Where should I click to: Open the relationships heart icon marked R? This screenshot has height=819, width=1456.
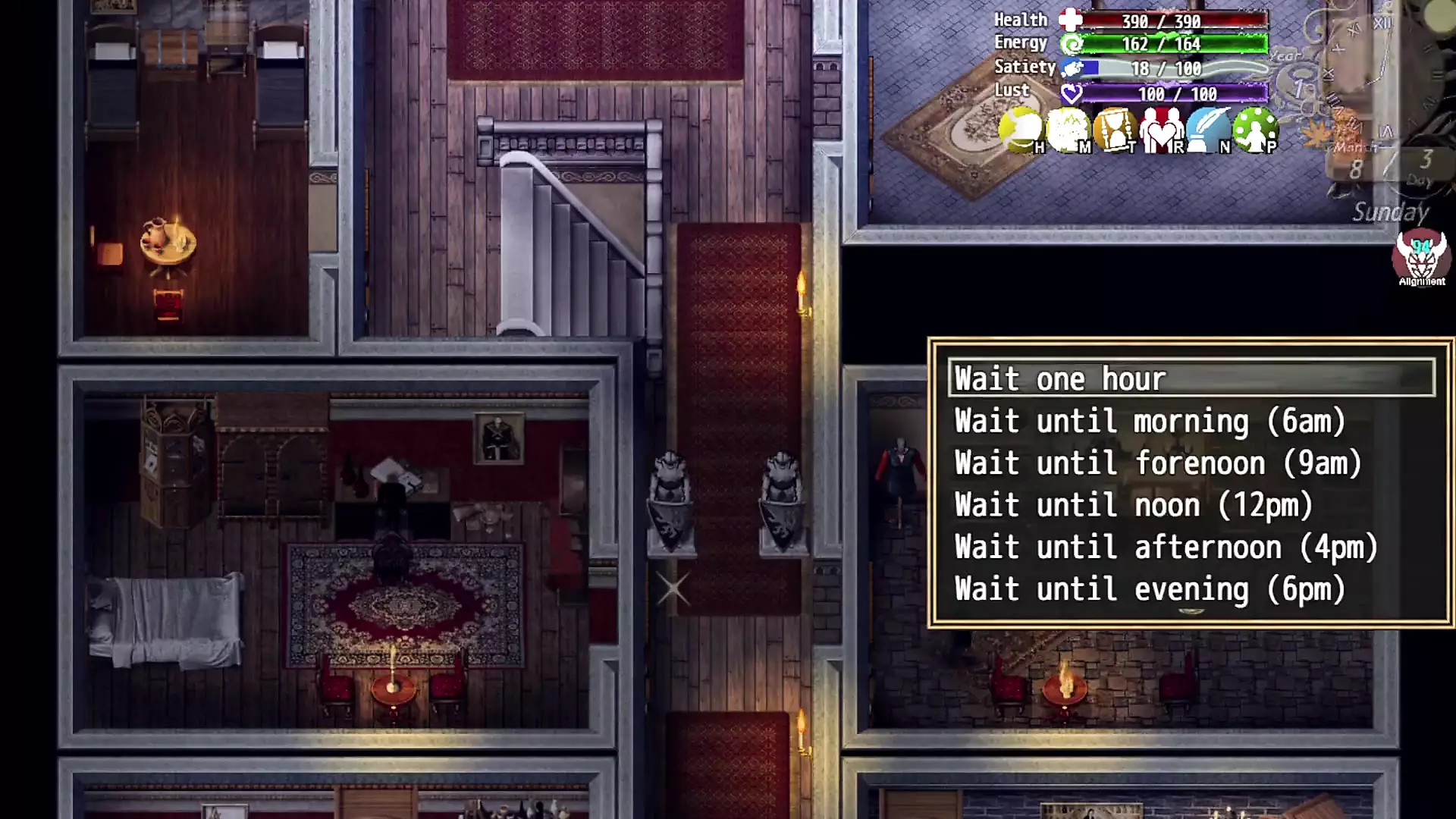point(1162,130)
